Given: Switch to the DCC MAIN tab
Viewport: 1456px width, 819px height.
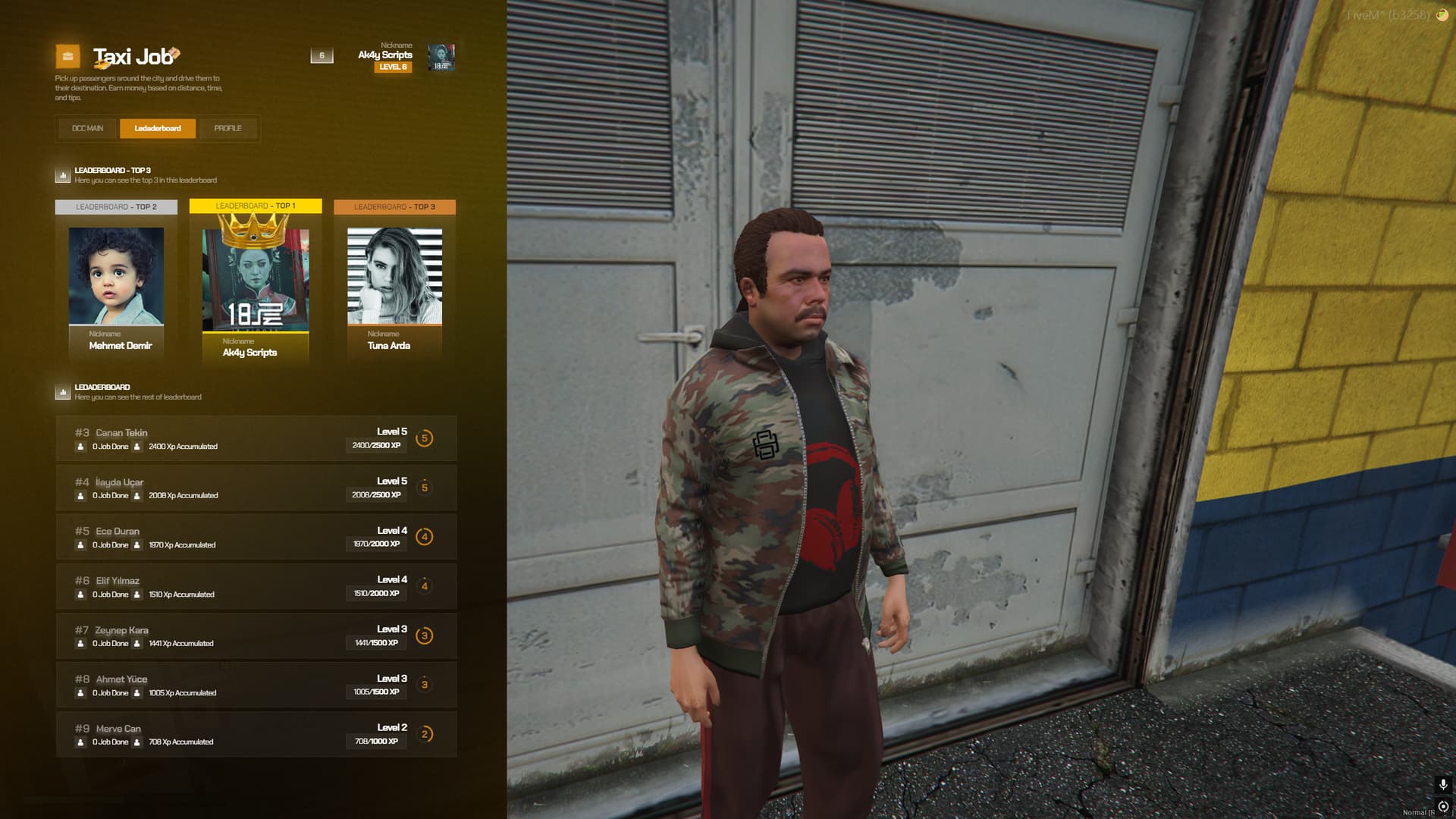Looking at the screenshot, I should point(87,128).
